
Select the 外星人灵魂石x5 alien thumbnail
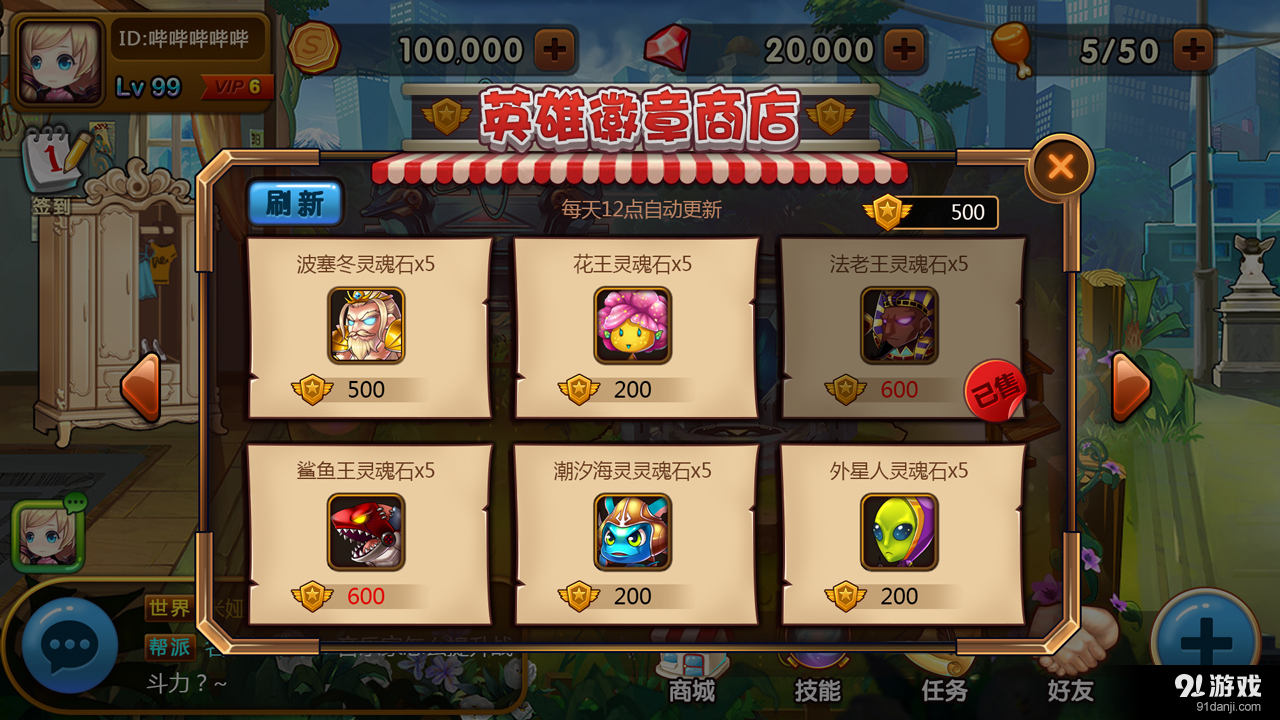[902, 532]
